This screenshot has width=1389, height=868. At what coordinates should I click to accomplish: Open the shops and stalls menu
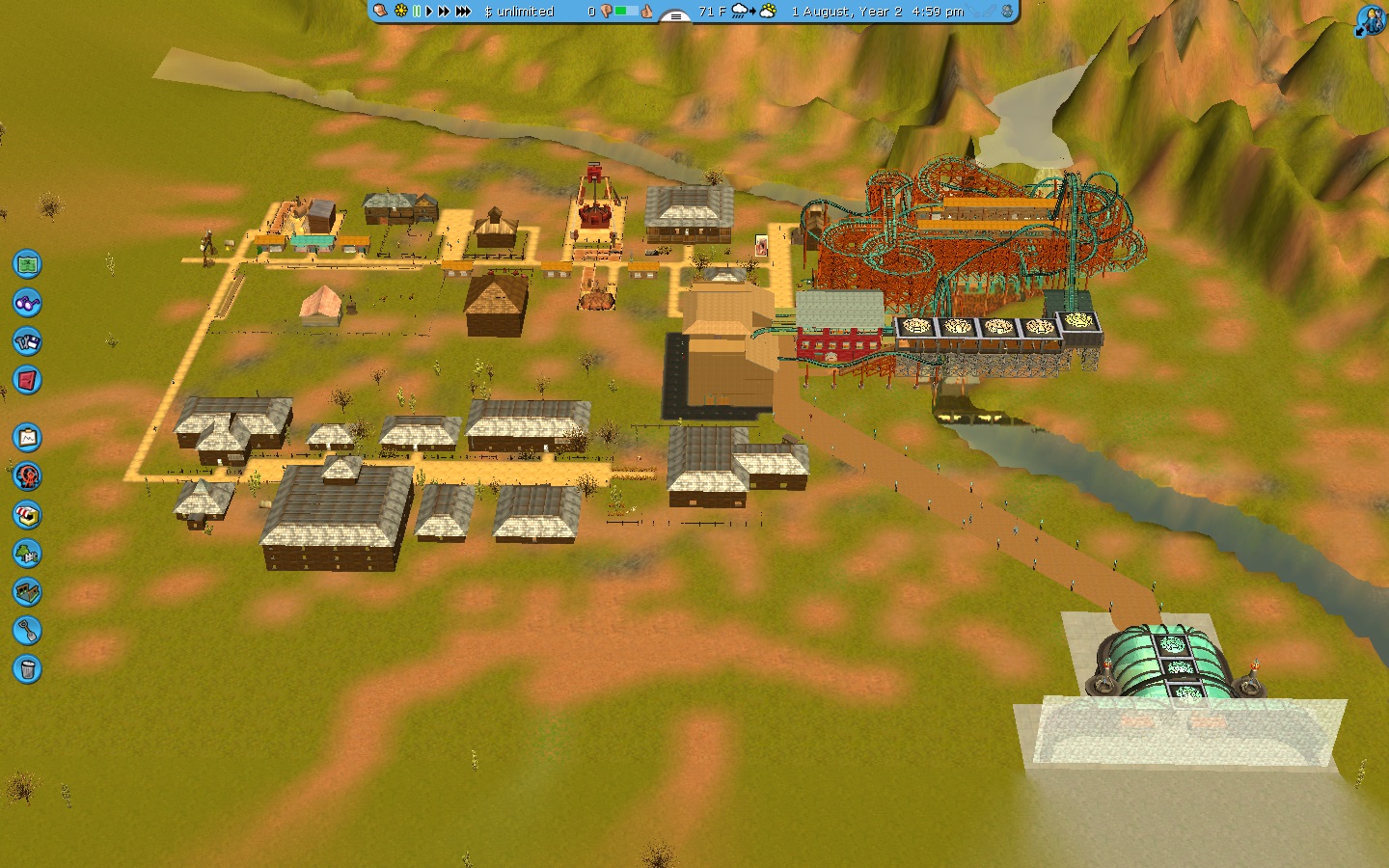click(27, 515)
